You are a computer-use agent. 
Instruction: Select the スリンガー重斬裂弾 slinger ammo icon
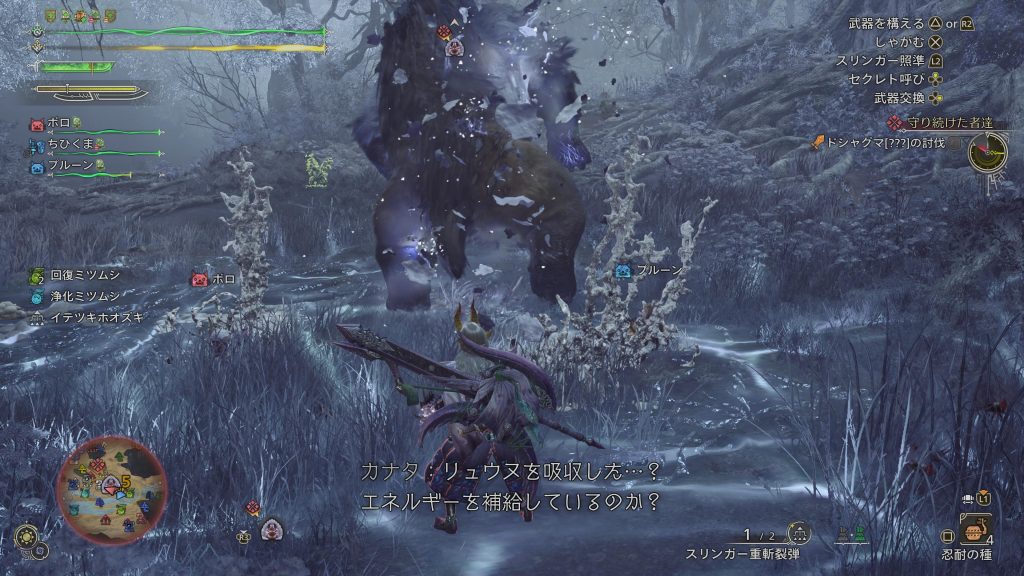click(x=798, y=533)
